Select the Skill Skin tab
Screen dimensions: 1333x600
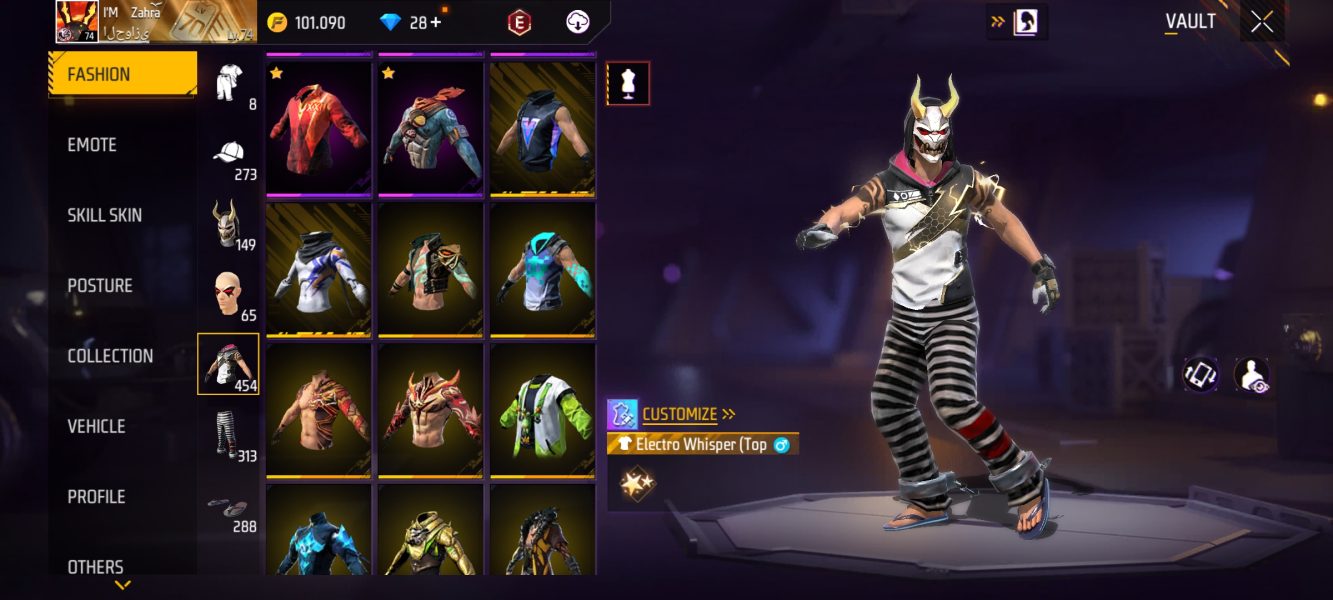[104, 215]
